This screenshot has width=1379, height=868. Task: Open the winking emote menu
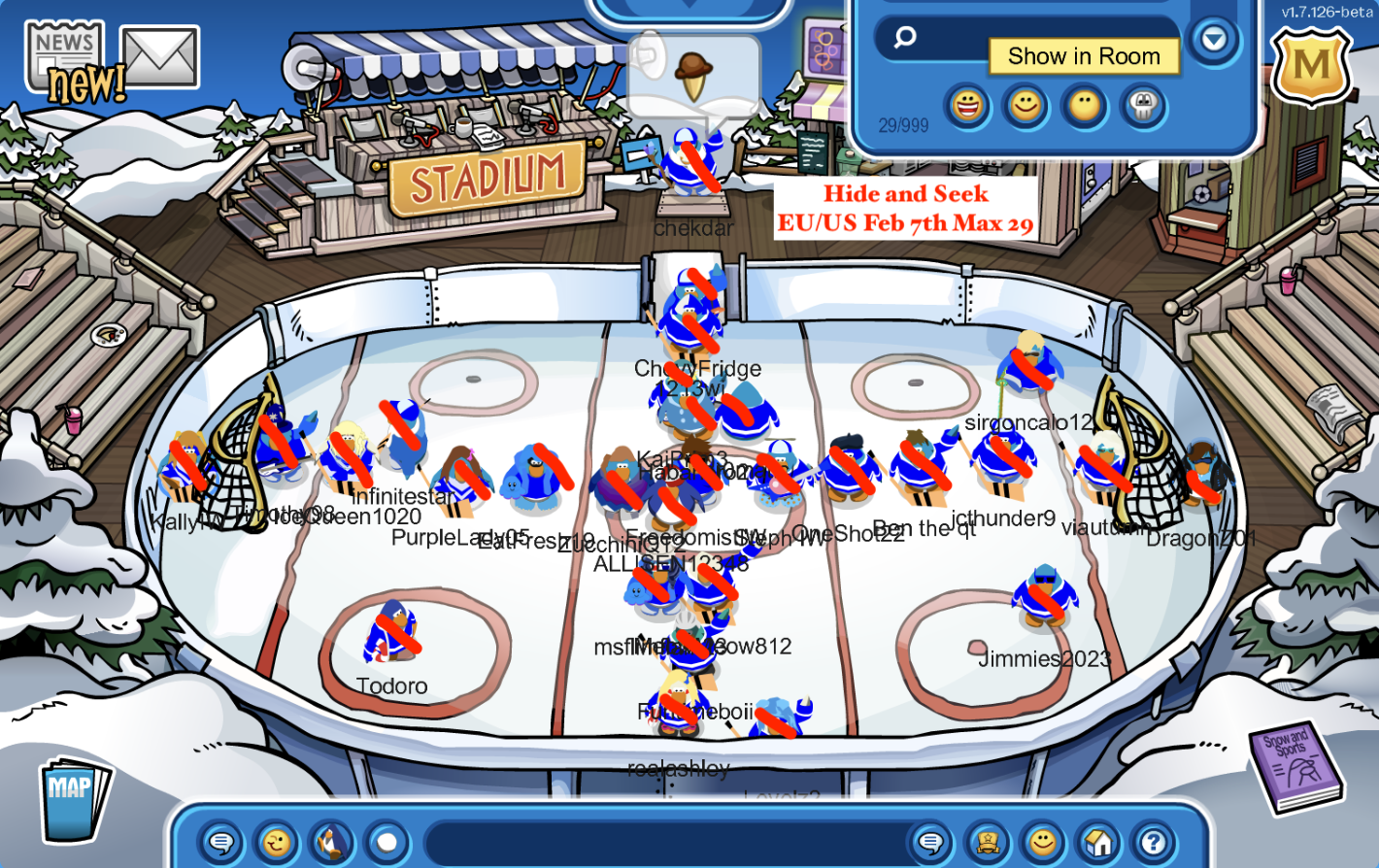(x=276, y=842)
